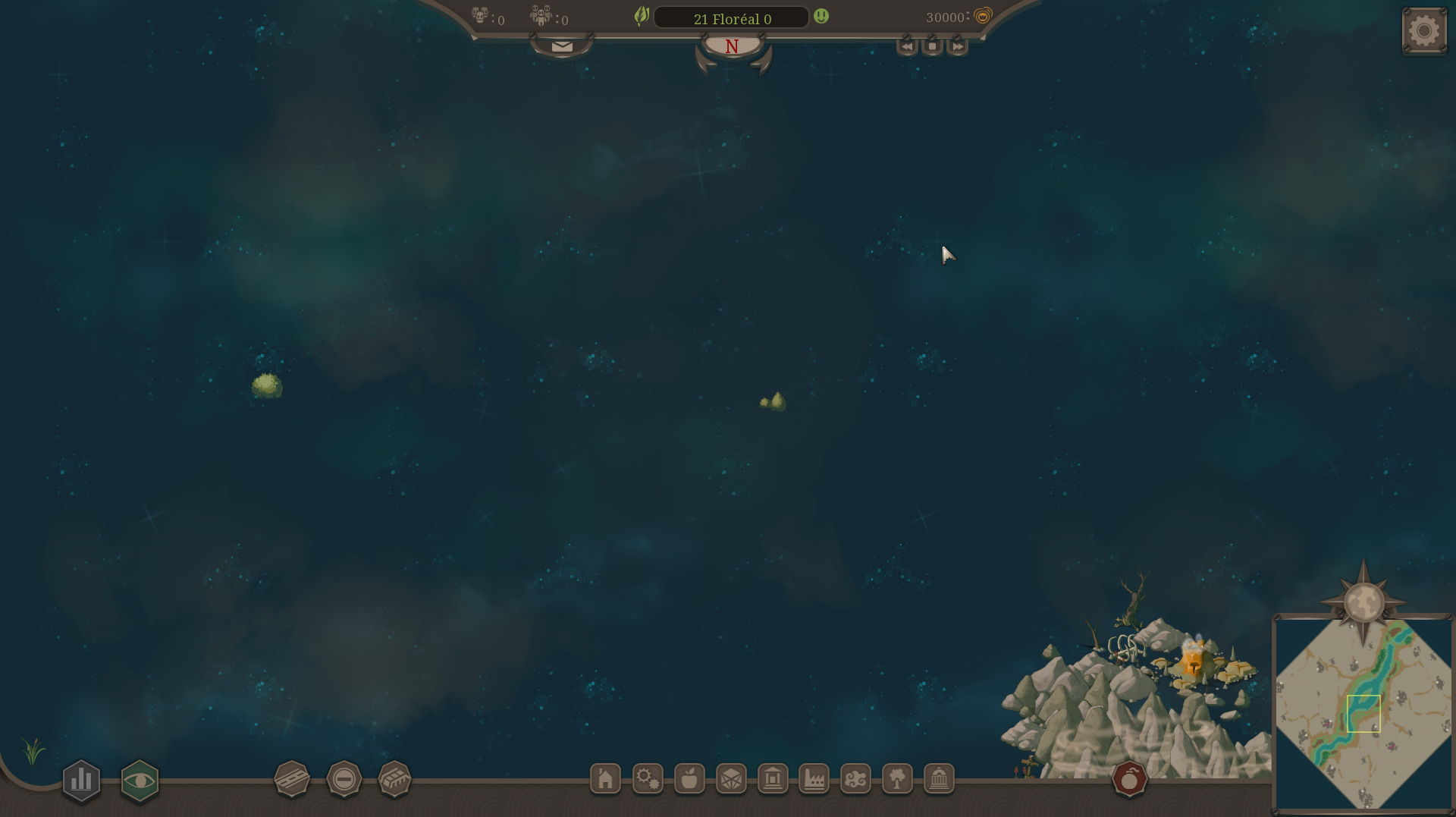Pause the game with the stop button
This screenshot has width=1456, height=817.
pos(931,46)
